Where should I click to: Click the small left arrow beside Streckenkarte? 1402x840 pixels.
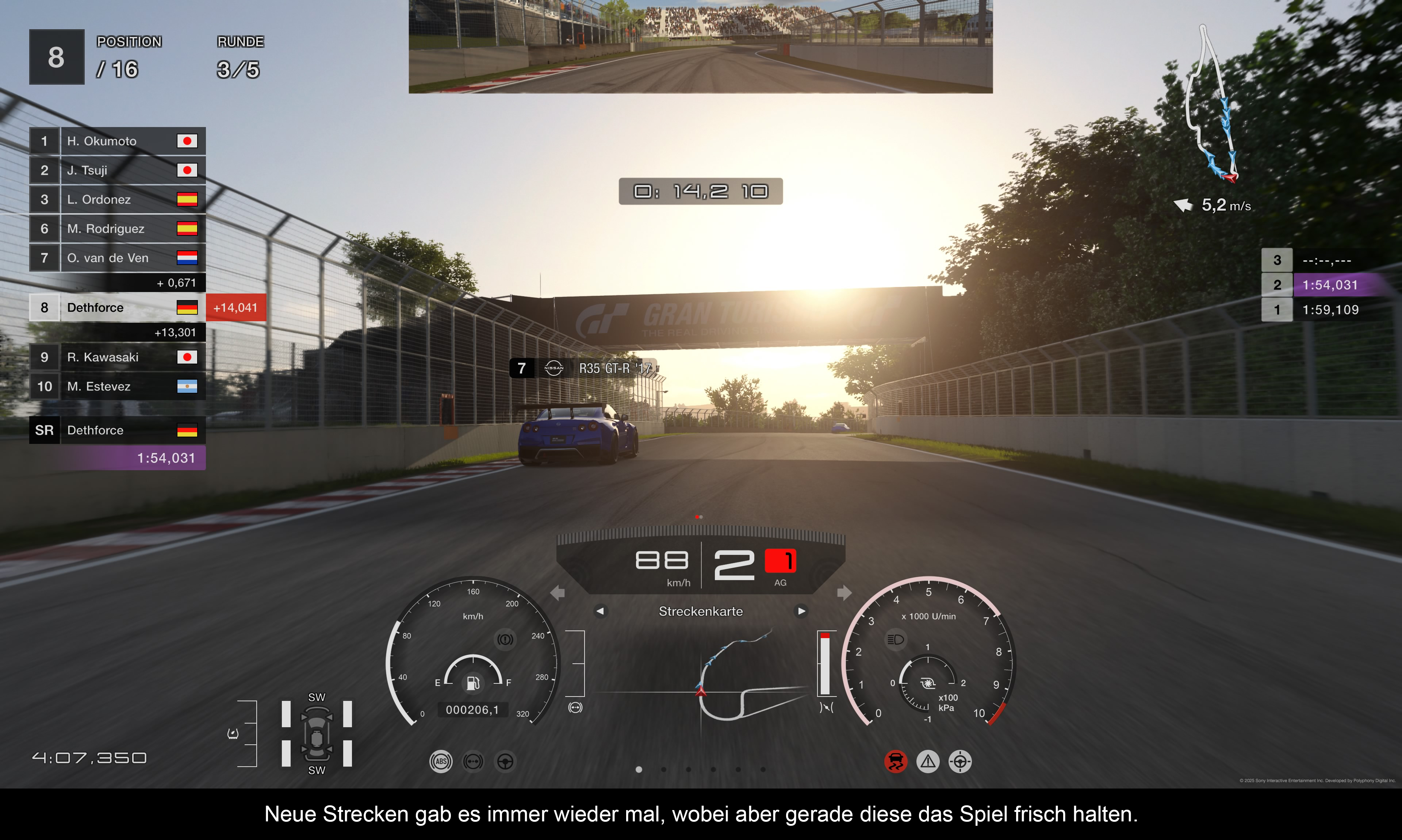pos(600,611)
